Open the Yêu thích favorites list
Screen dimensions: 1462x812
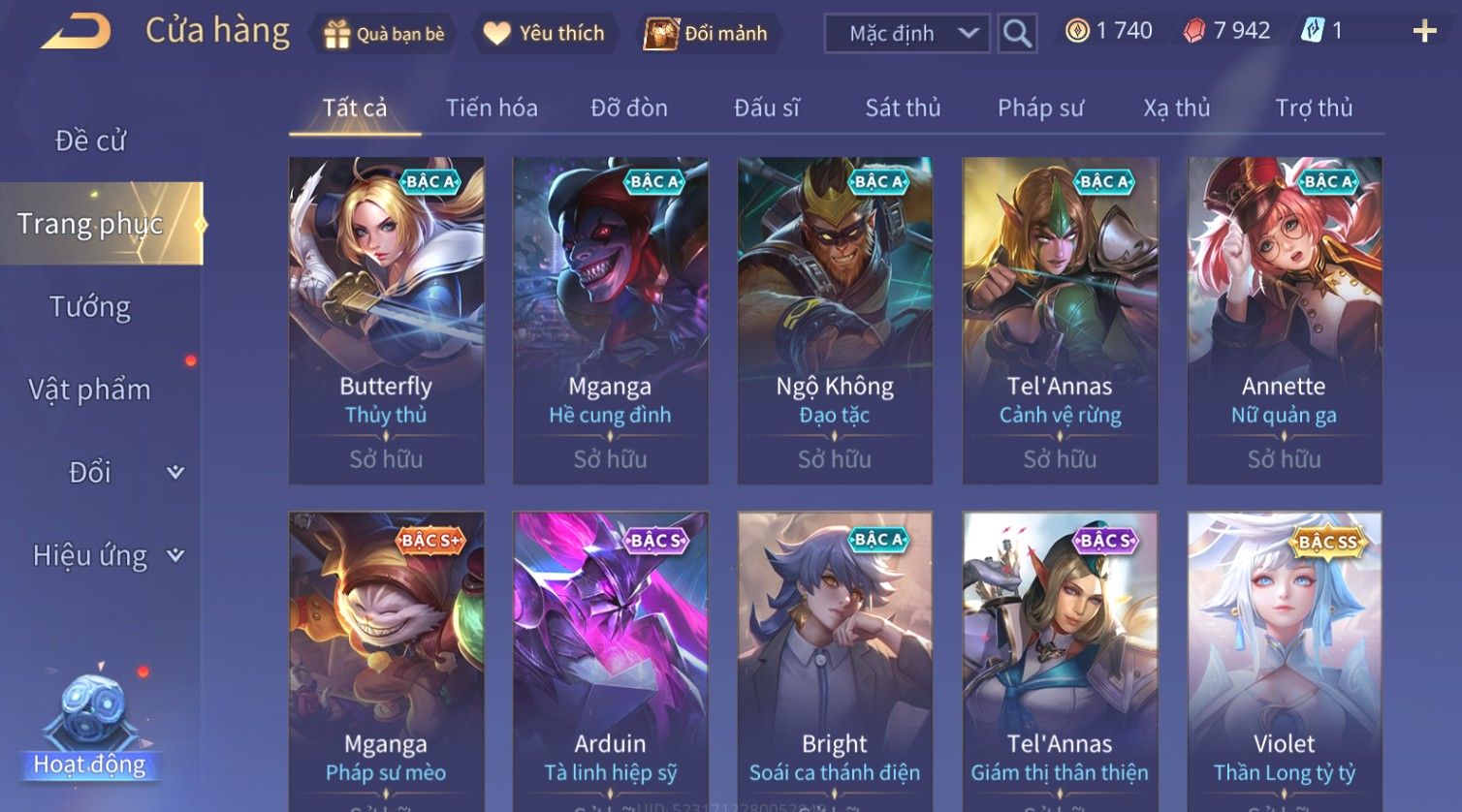pos(544,34)
